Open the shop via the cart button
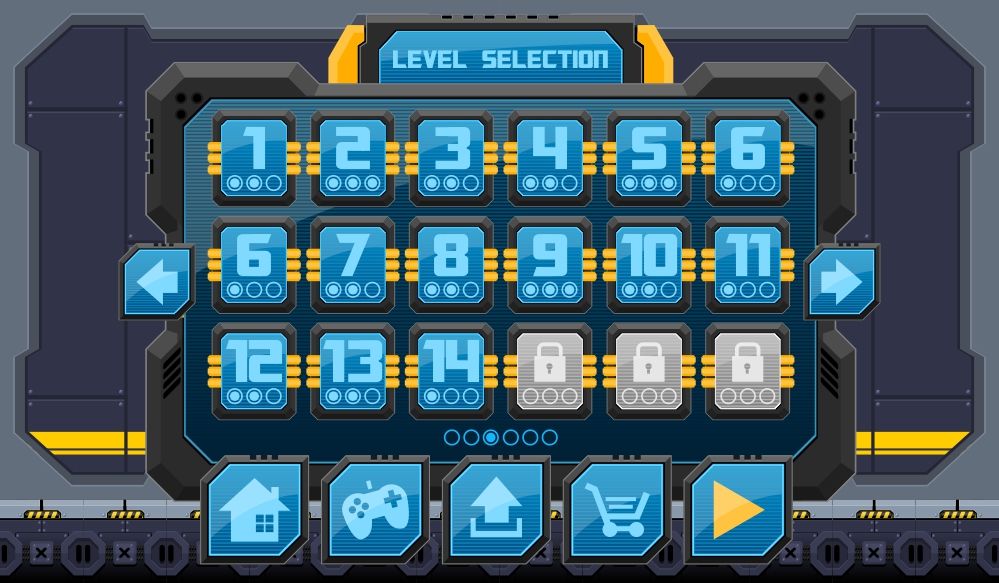999x583 pixels. [616, 510]
